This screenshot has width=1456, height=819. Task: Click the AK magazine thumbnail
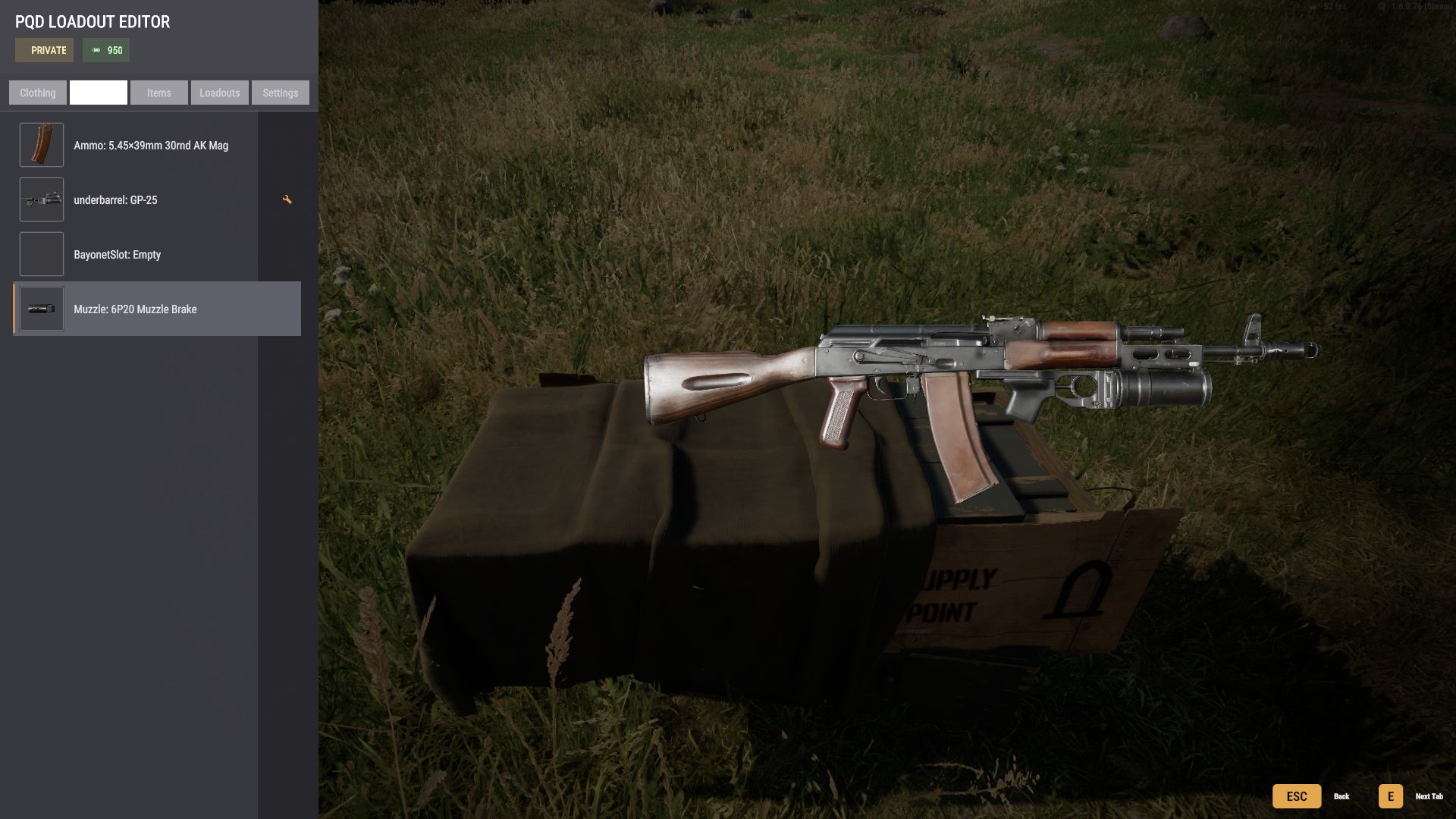coord(42,145)
